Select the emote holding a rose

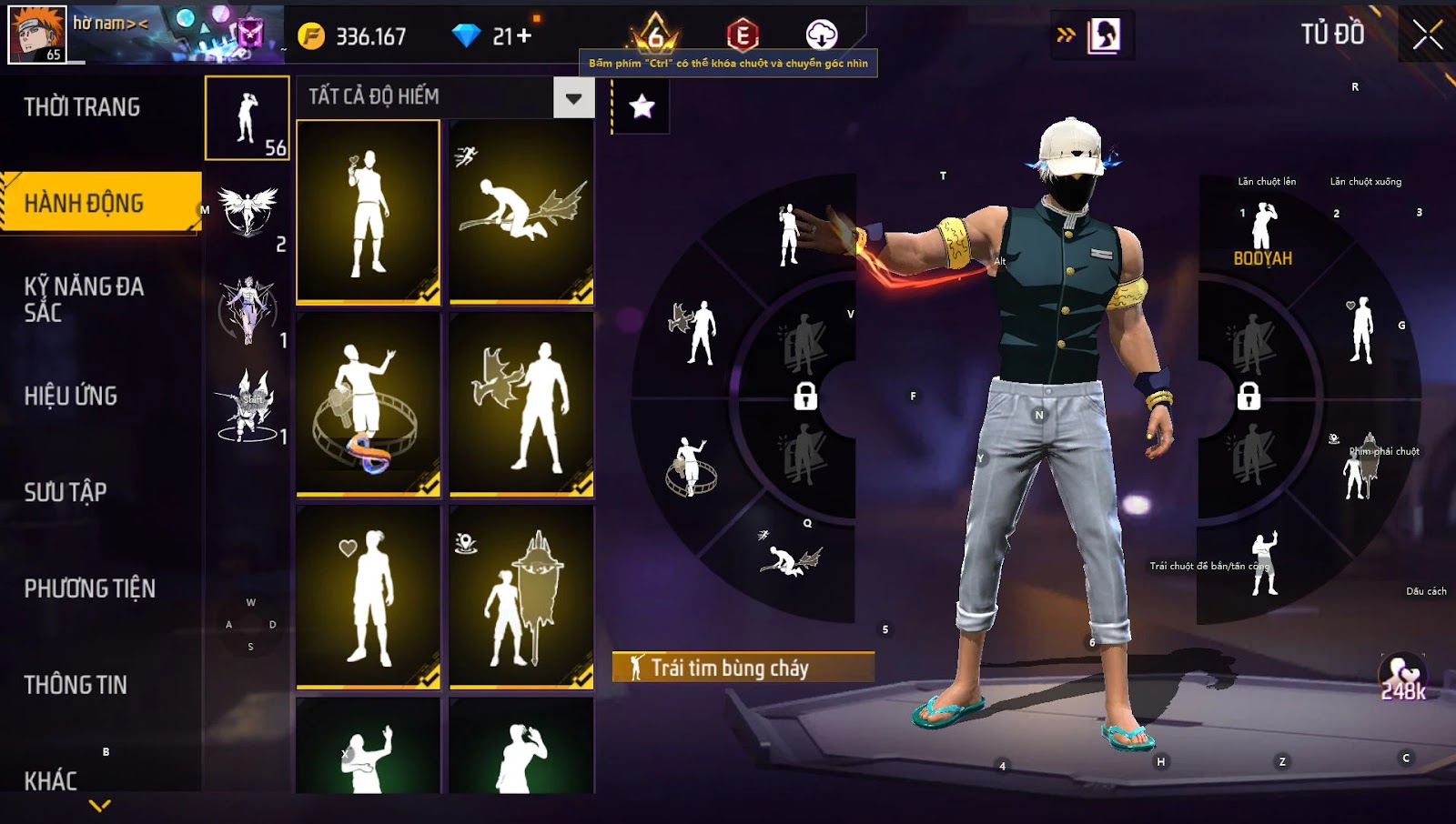pyautogui.click(x=369, y=211)
